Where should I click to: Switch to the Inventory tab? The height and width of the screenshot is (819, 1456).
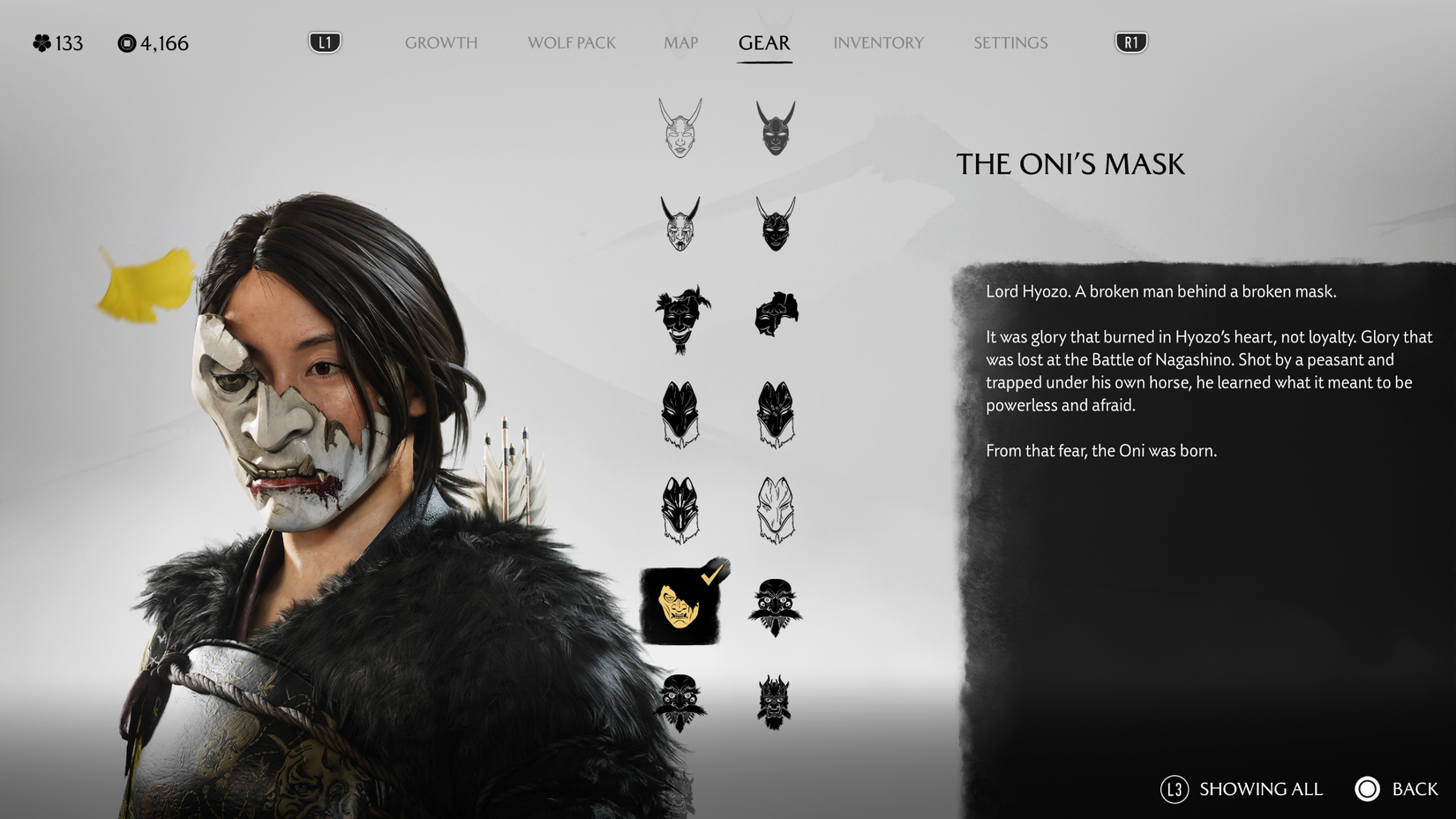pyautogui.click(x=879, y=41)
